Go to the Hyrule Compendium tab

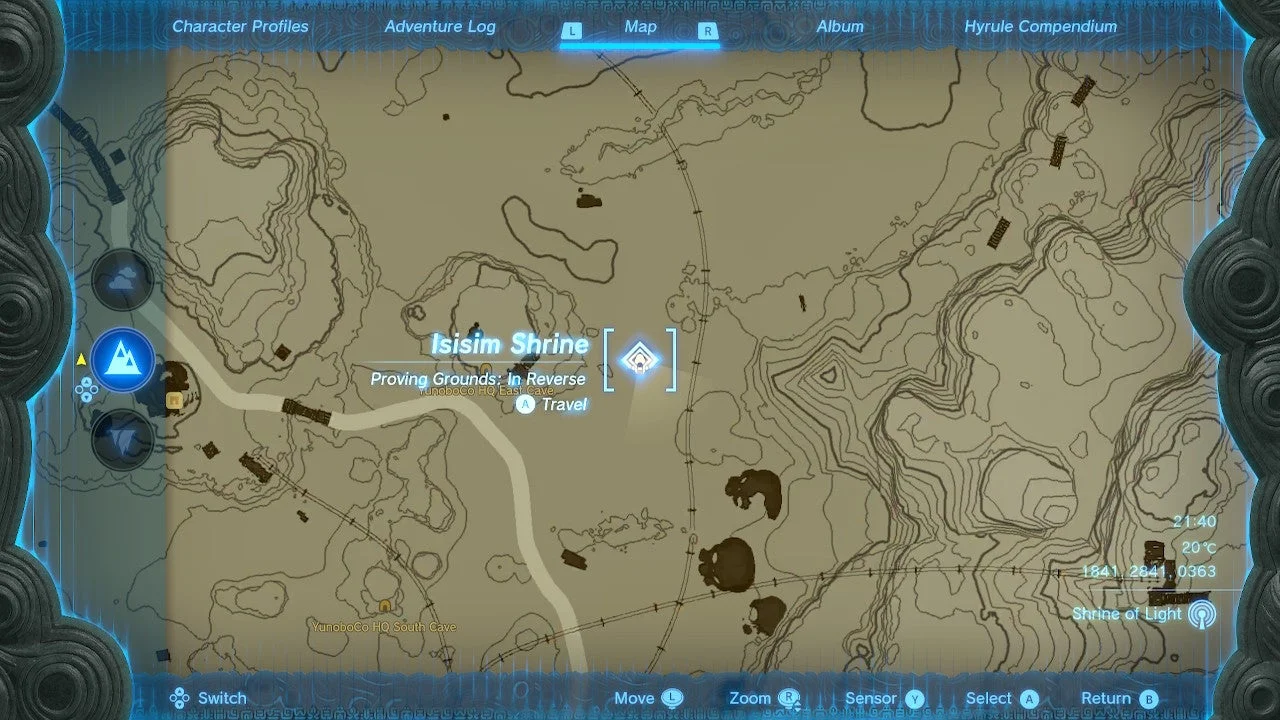(x=1040, y=27)
